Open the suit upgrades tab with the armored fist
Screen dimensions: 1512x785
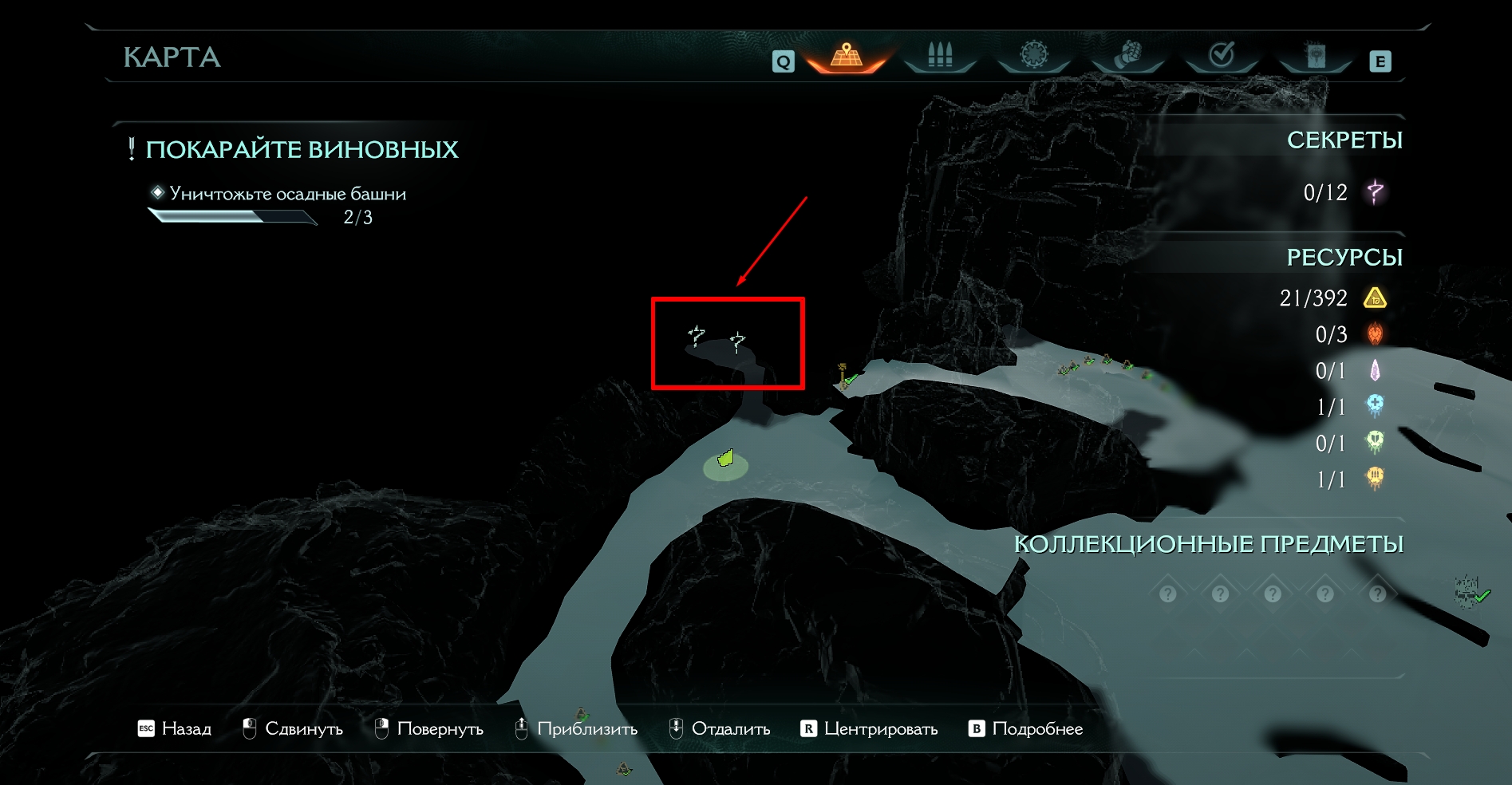pos(1127,56)
